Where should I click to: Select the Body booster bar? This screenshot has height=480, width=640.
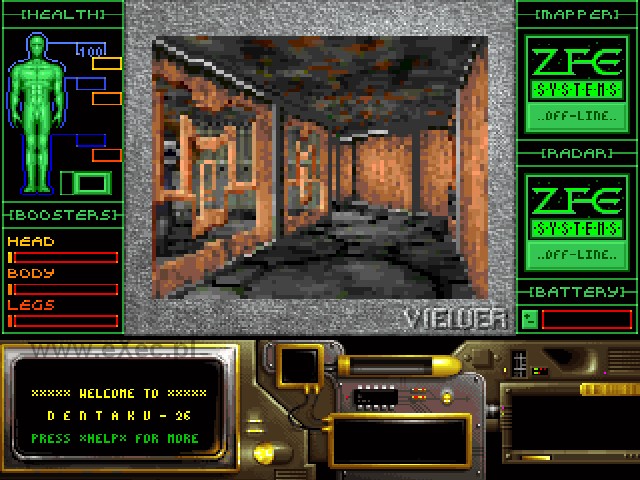click(62, 289)
